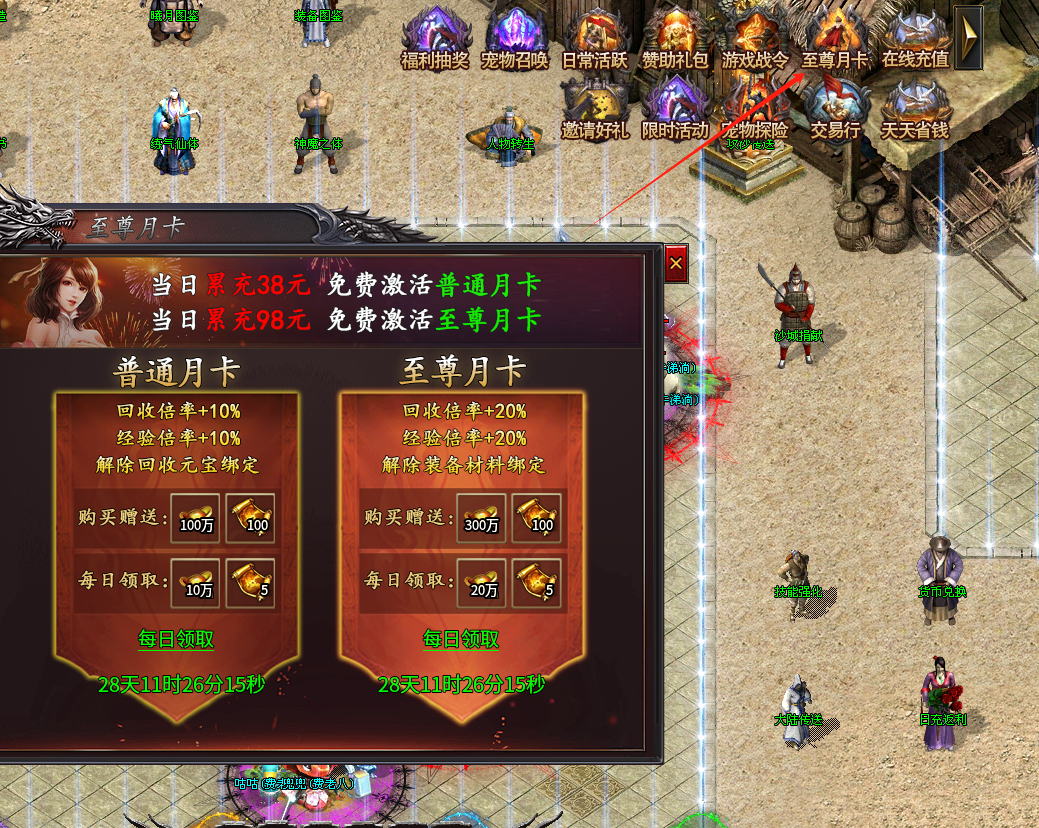Select the 20万 gold daily reward slot
Image resolution: width=1039 pixels, height=828 pixels.
point(481,583)
